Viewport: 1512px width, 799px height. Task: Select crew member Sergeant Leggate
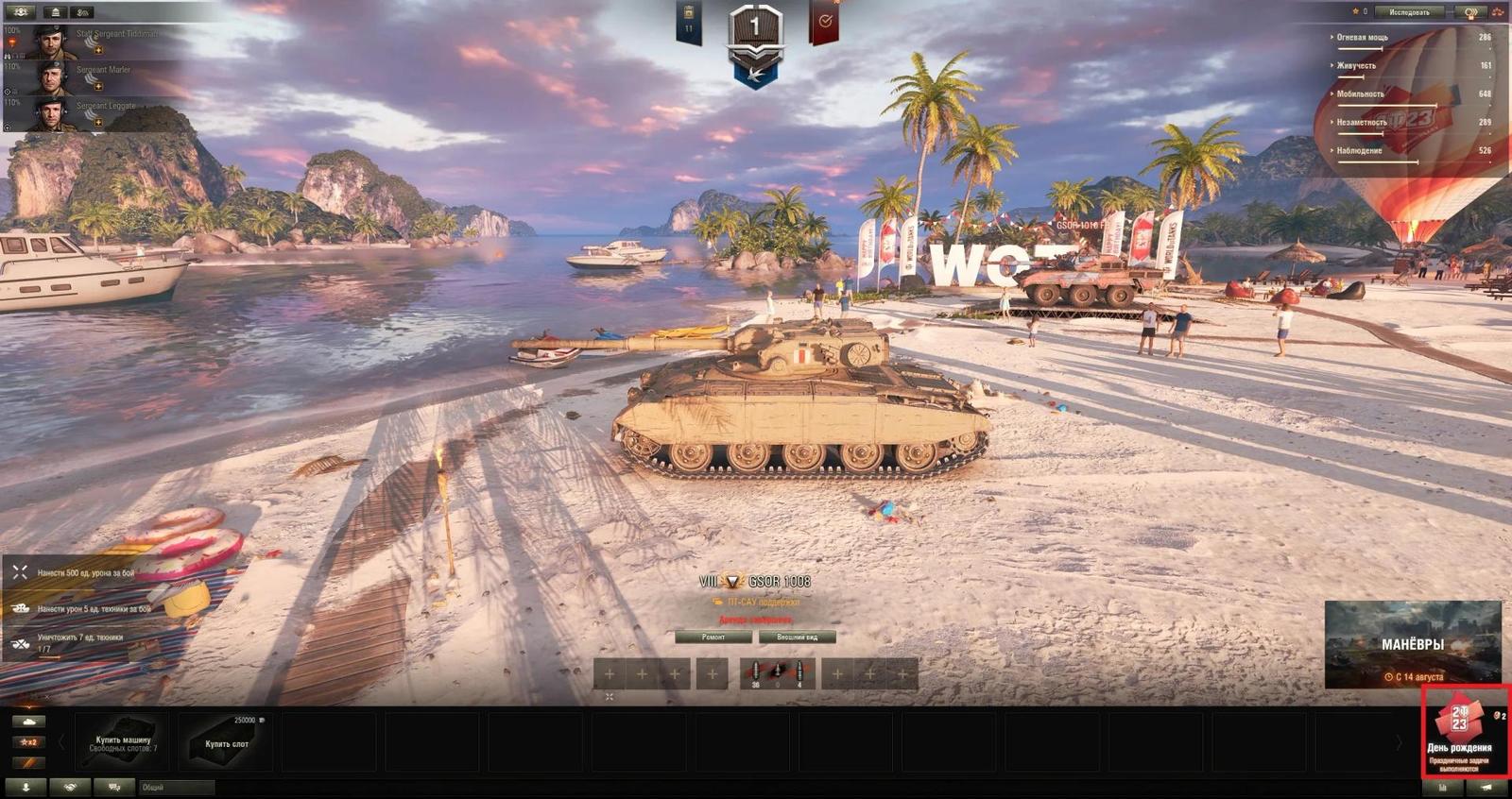tap(94, 113)
